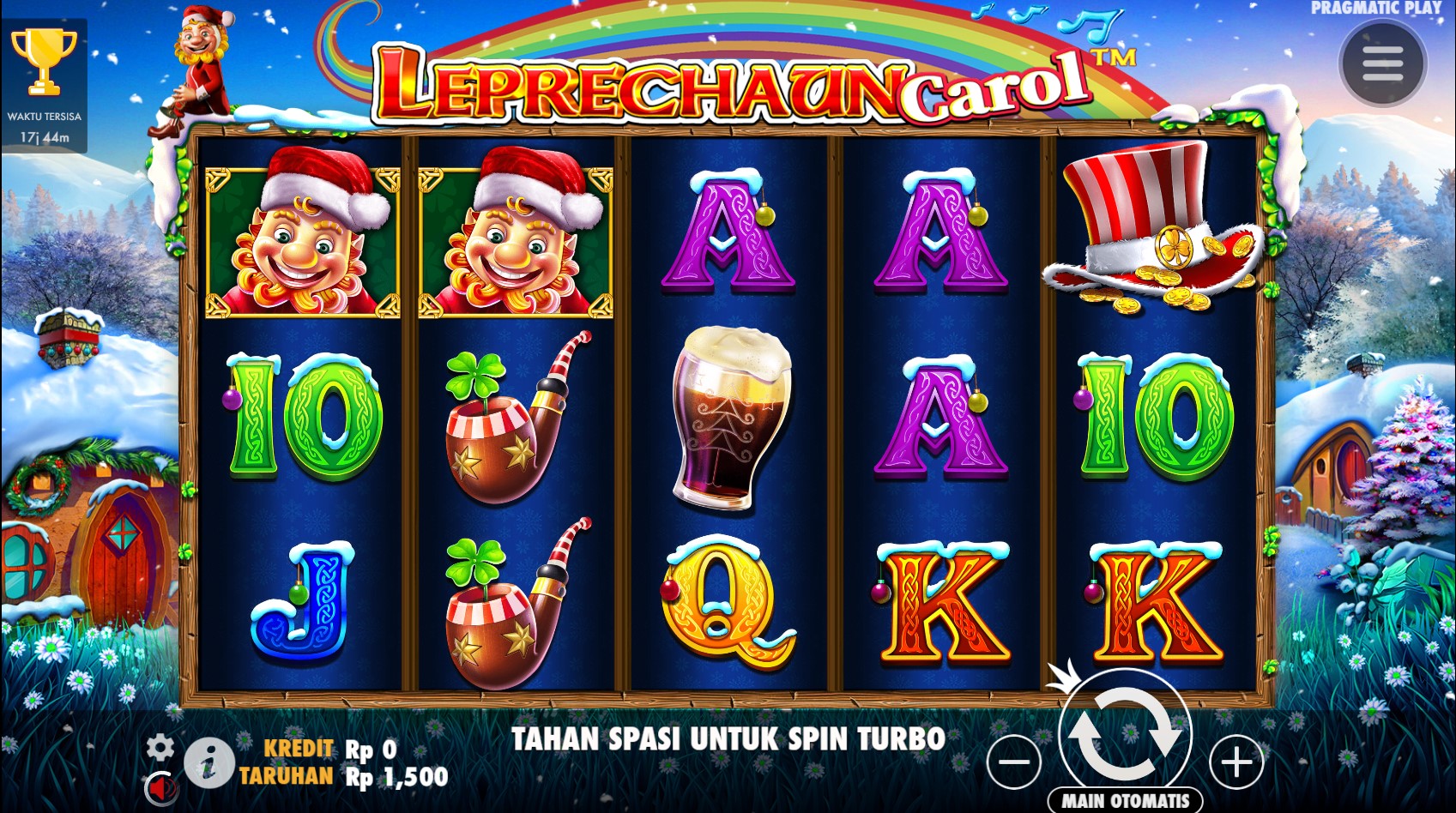The width and height of the screenshot is (1456, 813).
Task: Show game info with the i button
Action: [208, 762]
